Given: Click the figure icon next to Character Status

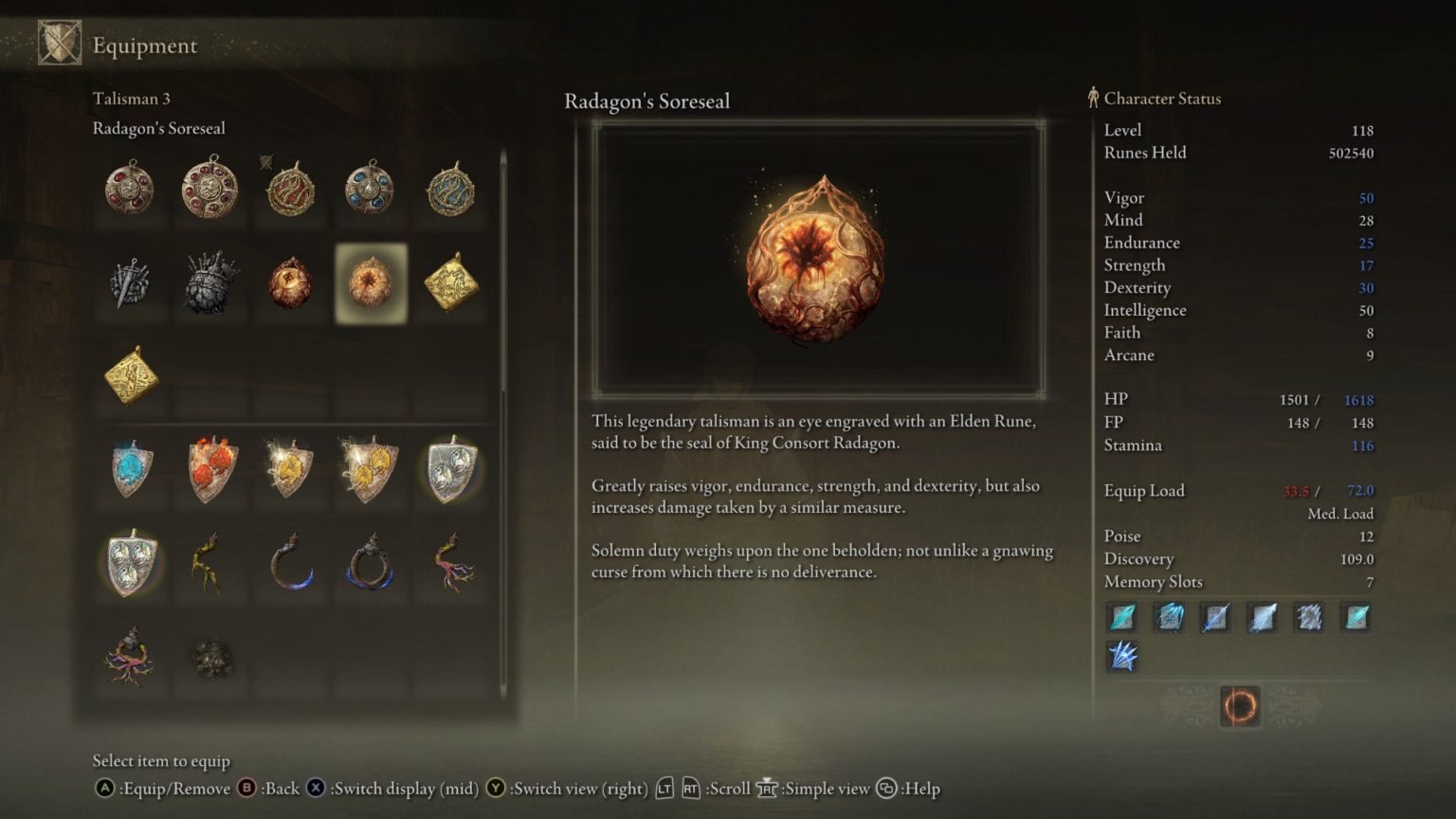Looking at the screenshot, I should [1092, 98].
